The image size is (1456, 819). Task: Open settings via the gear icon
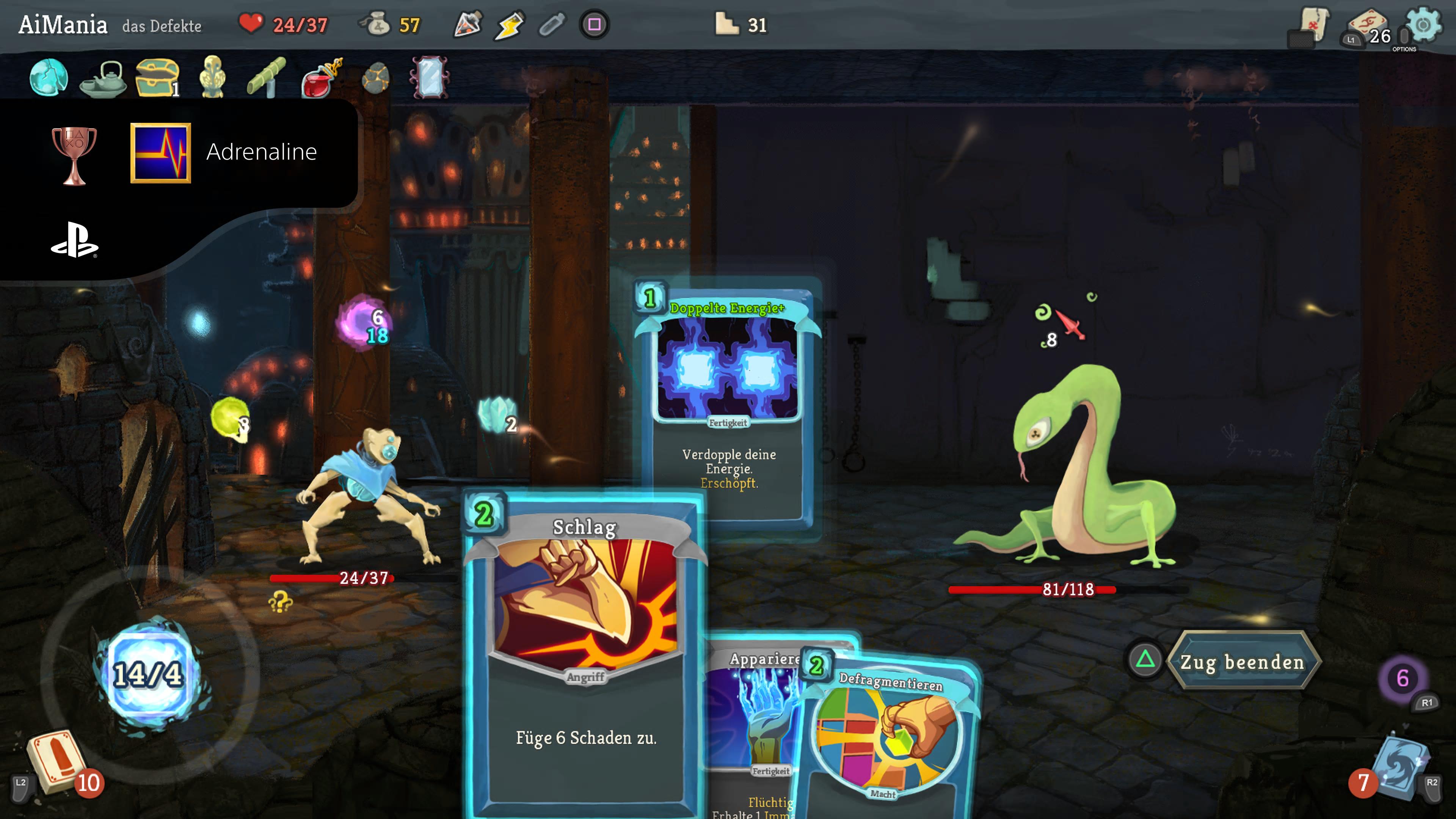[x=1423, y=25]
